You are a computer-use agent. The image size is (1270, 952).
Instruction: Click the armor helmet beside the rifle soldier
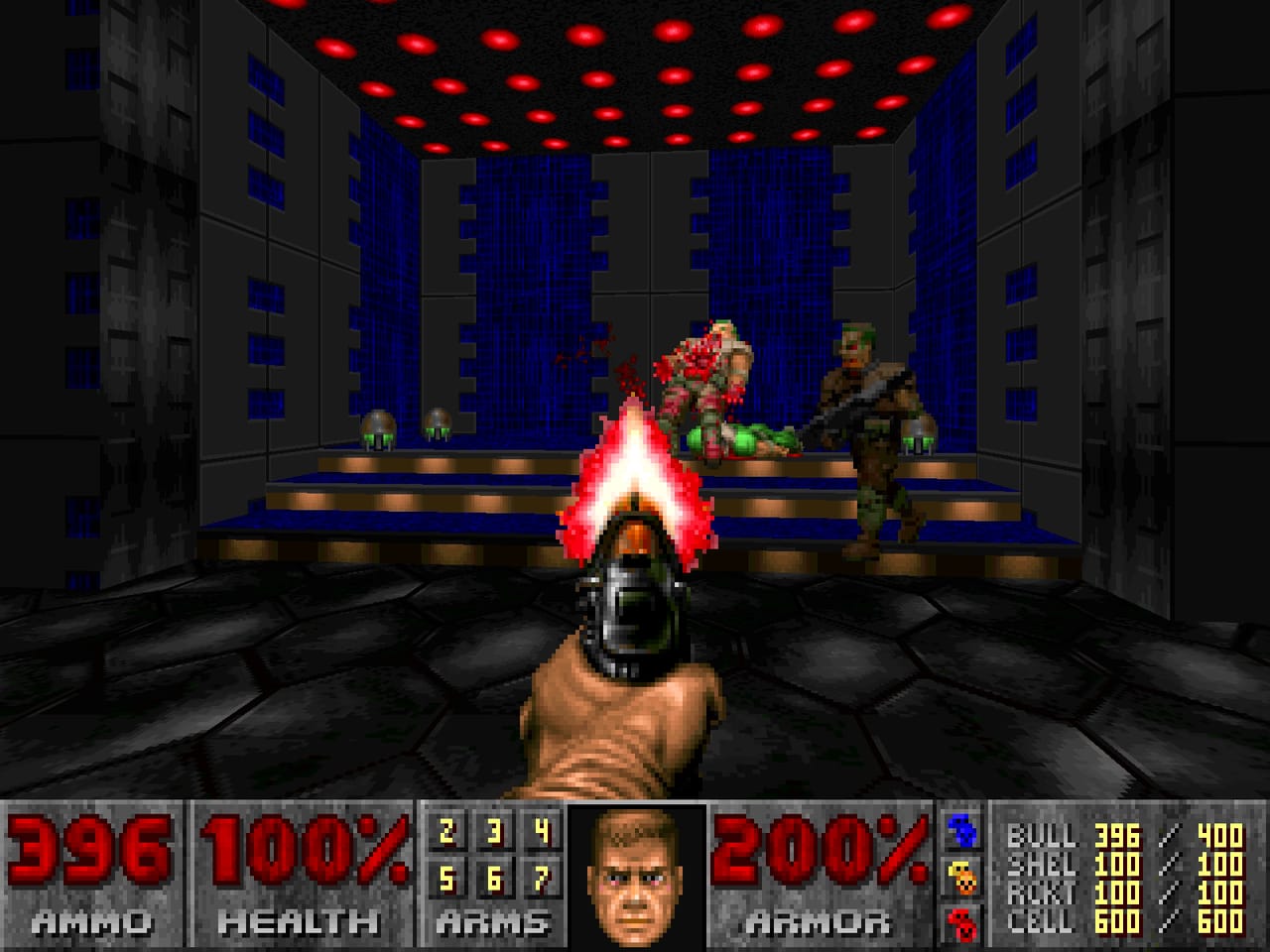click(x=920, y=433)
